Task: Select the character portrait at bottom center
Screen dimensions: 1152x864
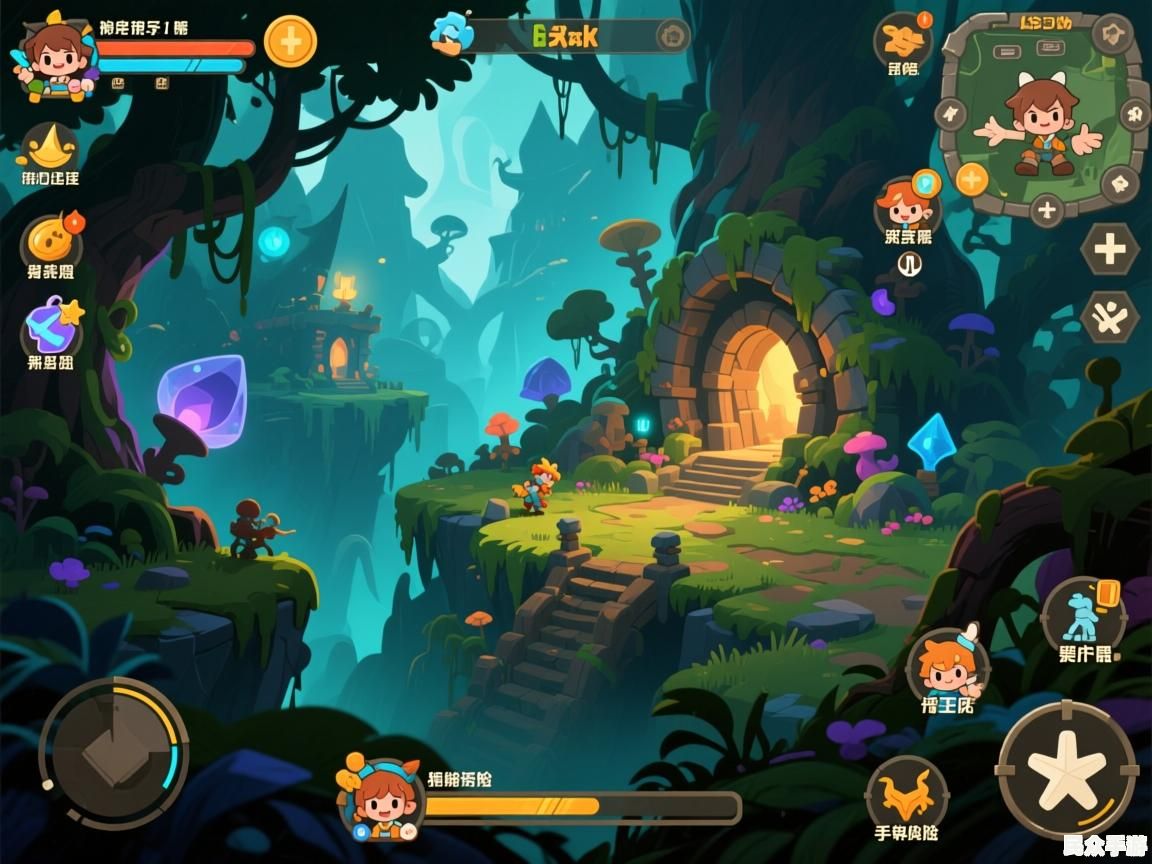Action: [382, 797]
